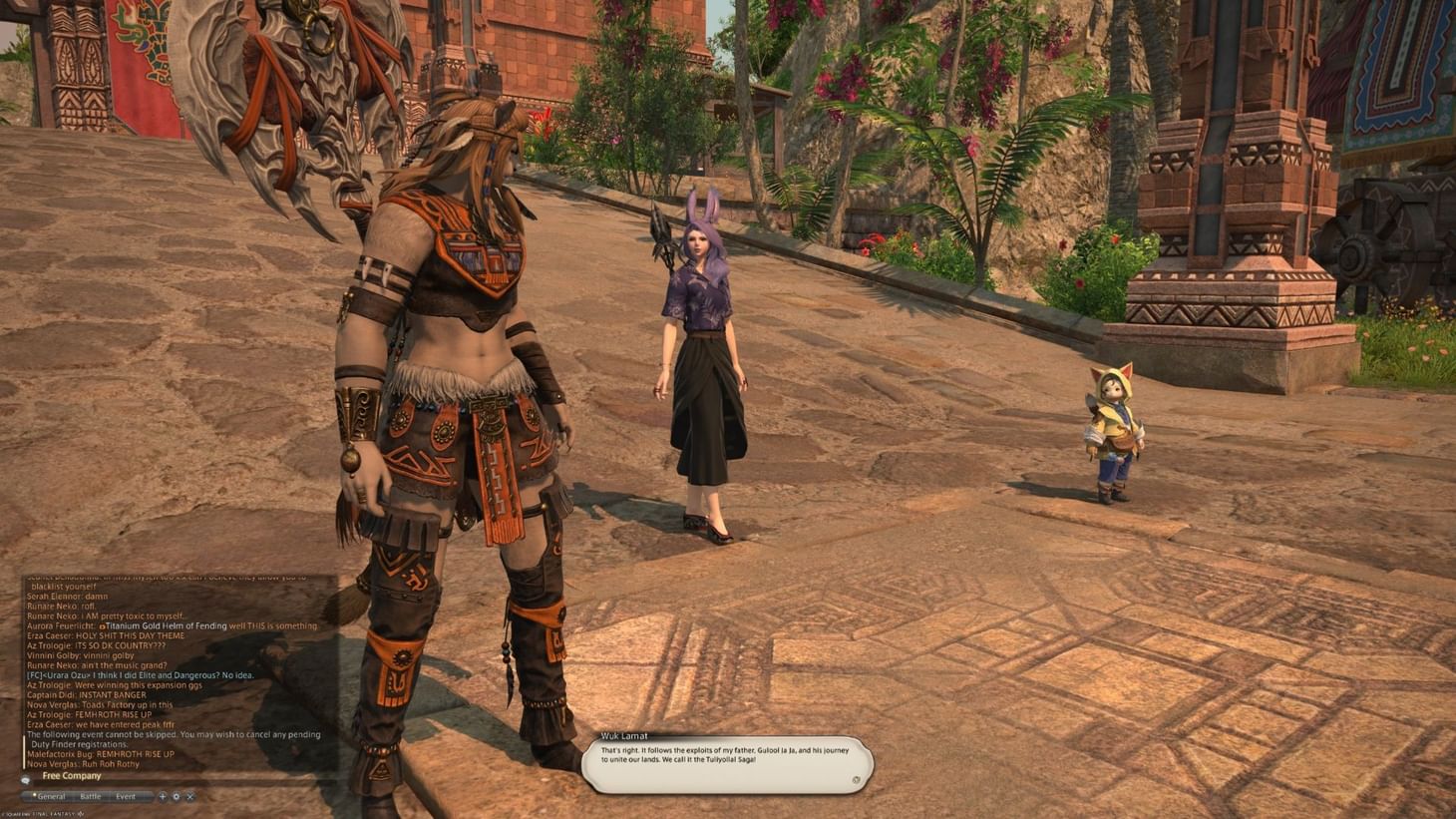Click the Duty Finder warning message in chat

(x=168, y=738)
